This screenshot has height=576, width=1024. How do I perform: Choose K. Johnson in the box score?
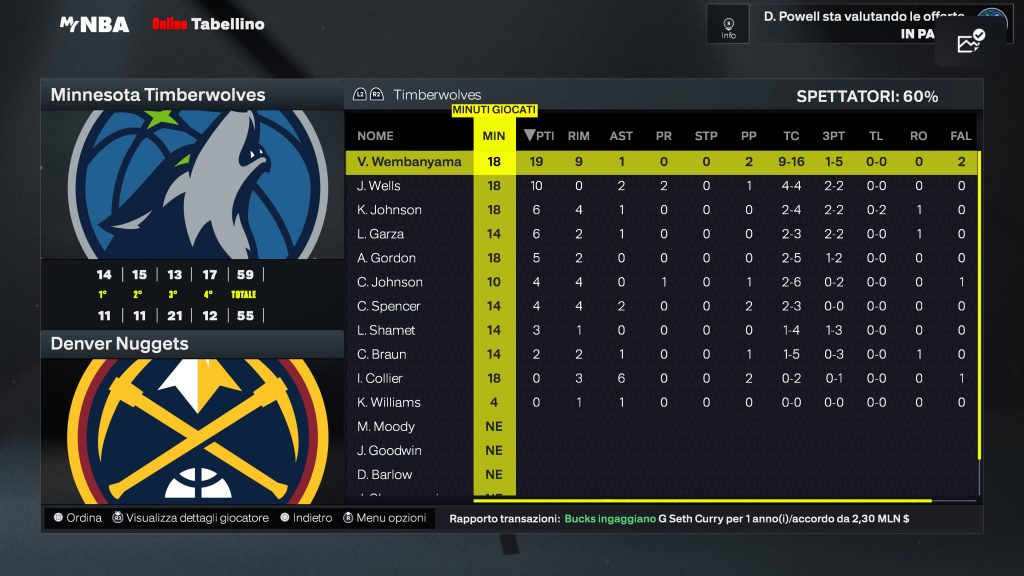coord(389,210)
